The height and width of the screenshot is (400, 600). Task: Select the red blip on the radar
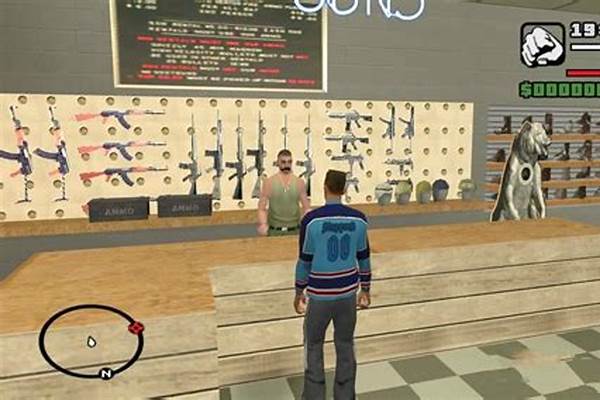[x=137, y=329]
